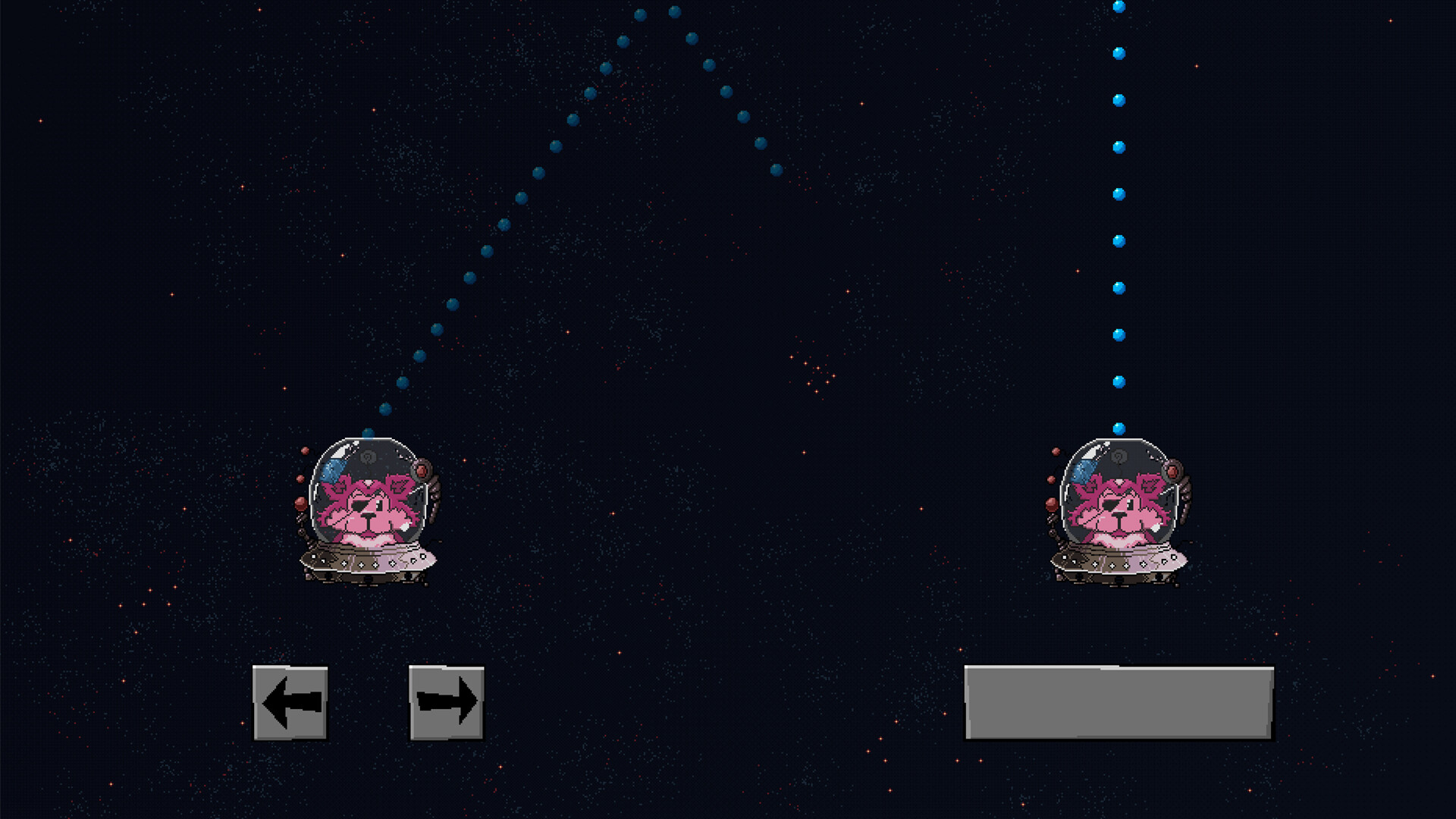Click the right arrow movement button
The image size is (1456, 819).
click(446, 704)
